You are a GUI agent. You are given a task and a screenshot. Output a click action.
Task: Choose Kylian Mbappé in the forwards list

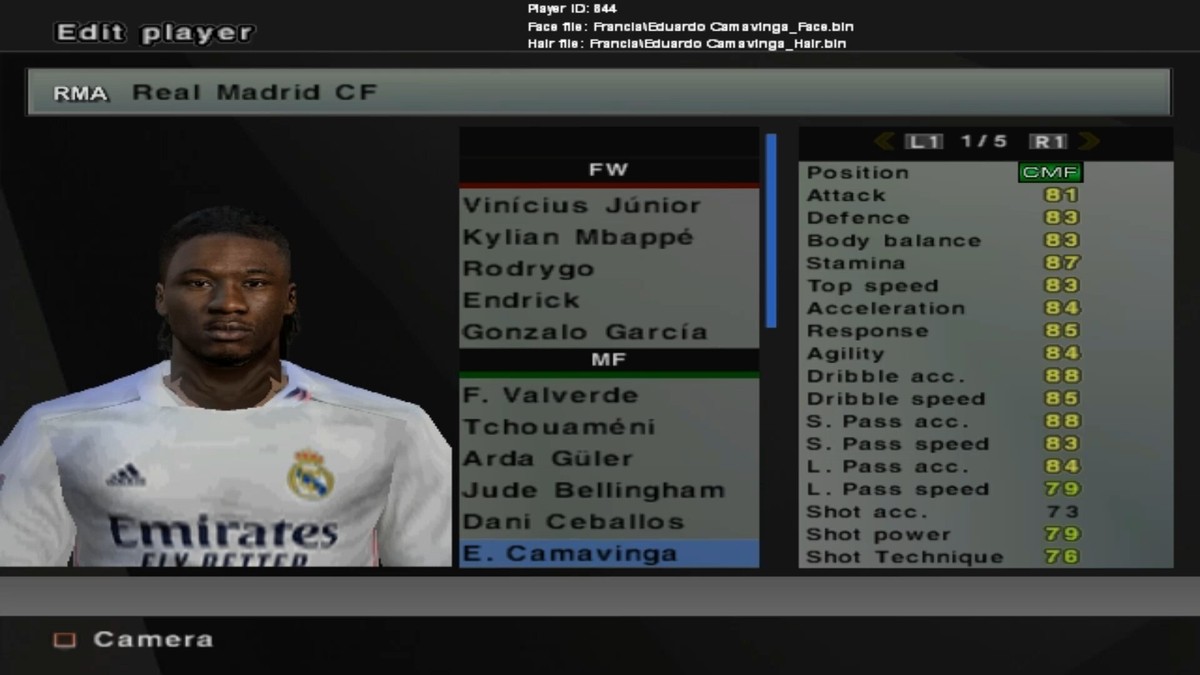click(577, 237)
